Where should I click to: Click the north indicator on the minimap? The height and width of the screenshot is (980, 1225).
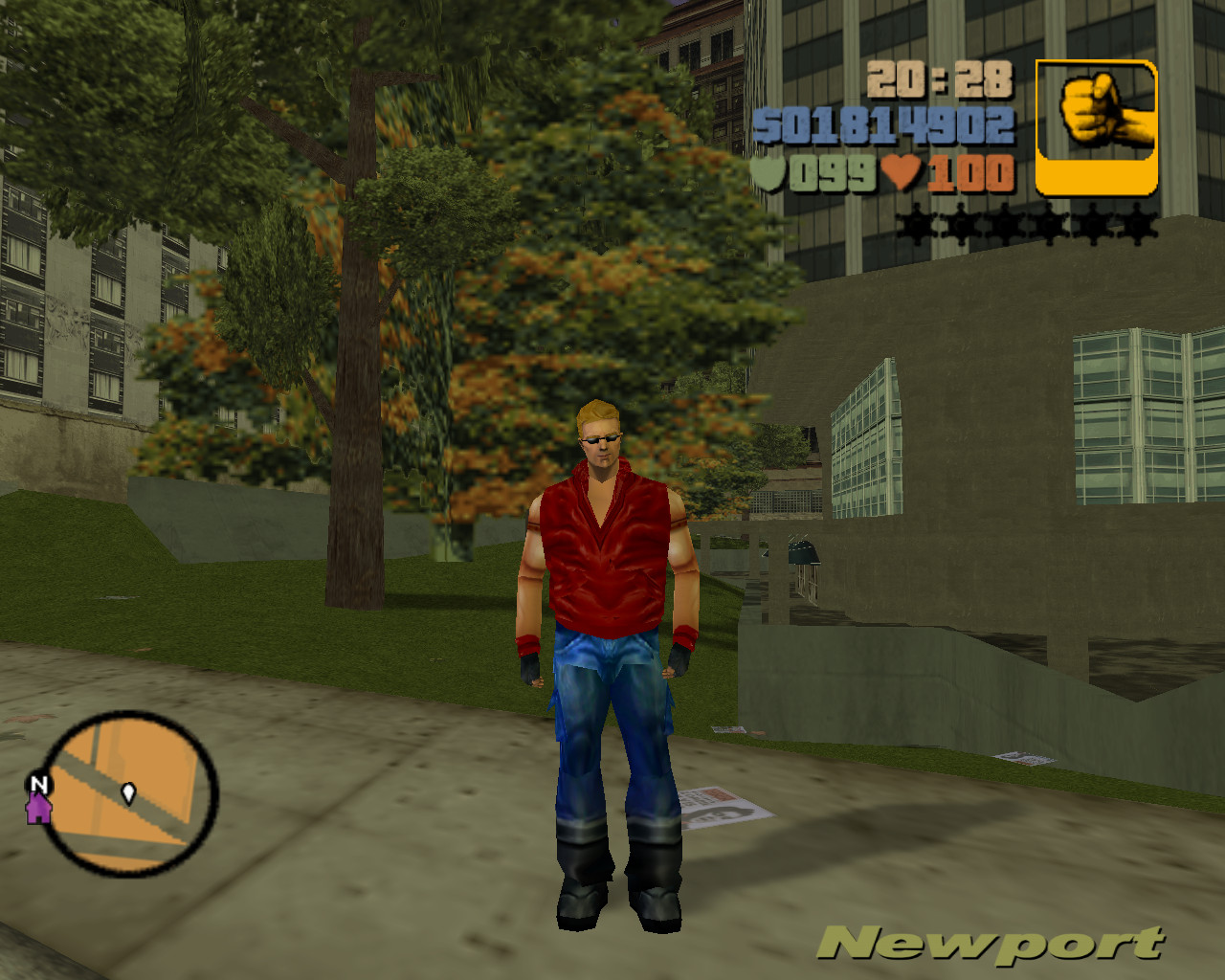[38, 785]
